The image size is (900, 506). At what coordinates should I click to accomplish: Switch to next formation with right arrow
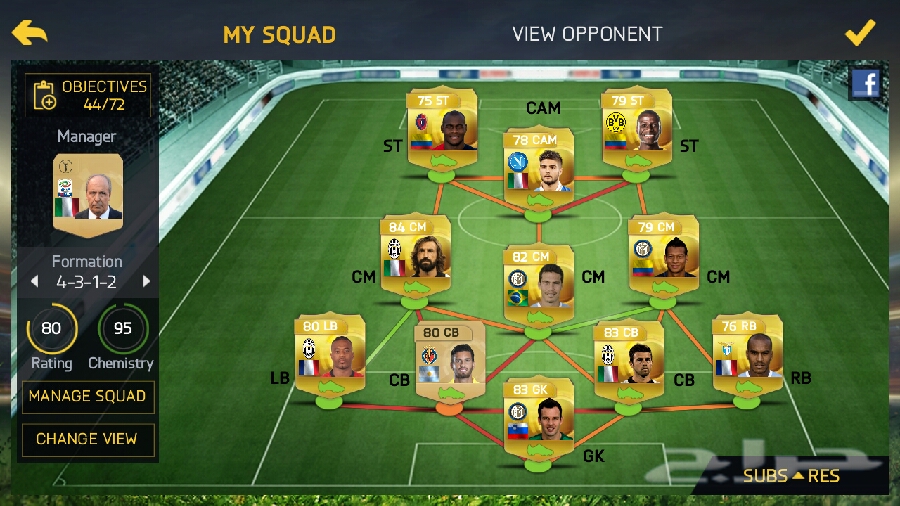(x=146, y=281)
